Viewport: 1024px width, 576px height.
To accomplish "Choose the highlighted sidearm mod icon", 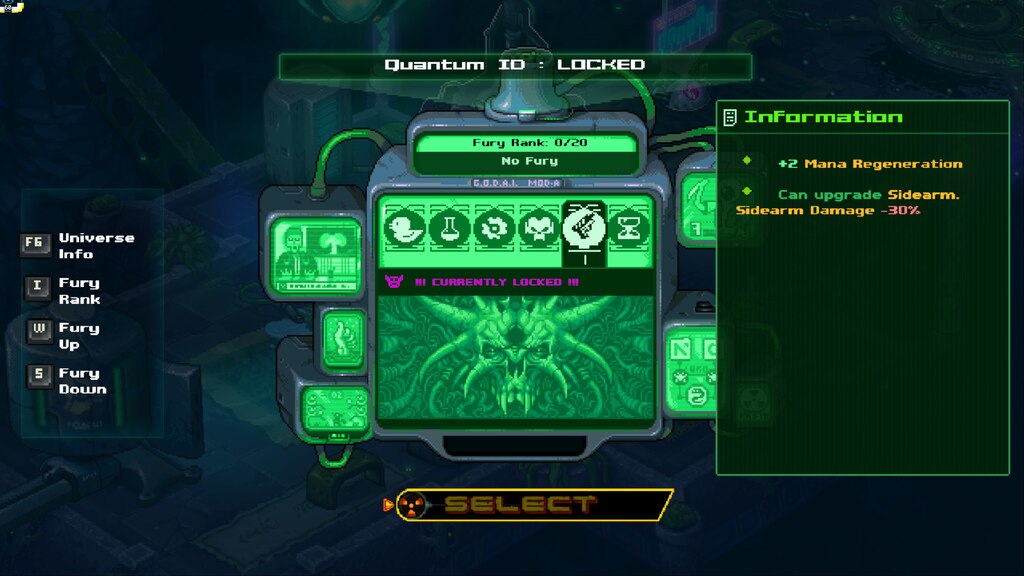I will click(x=584, y=226).
